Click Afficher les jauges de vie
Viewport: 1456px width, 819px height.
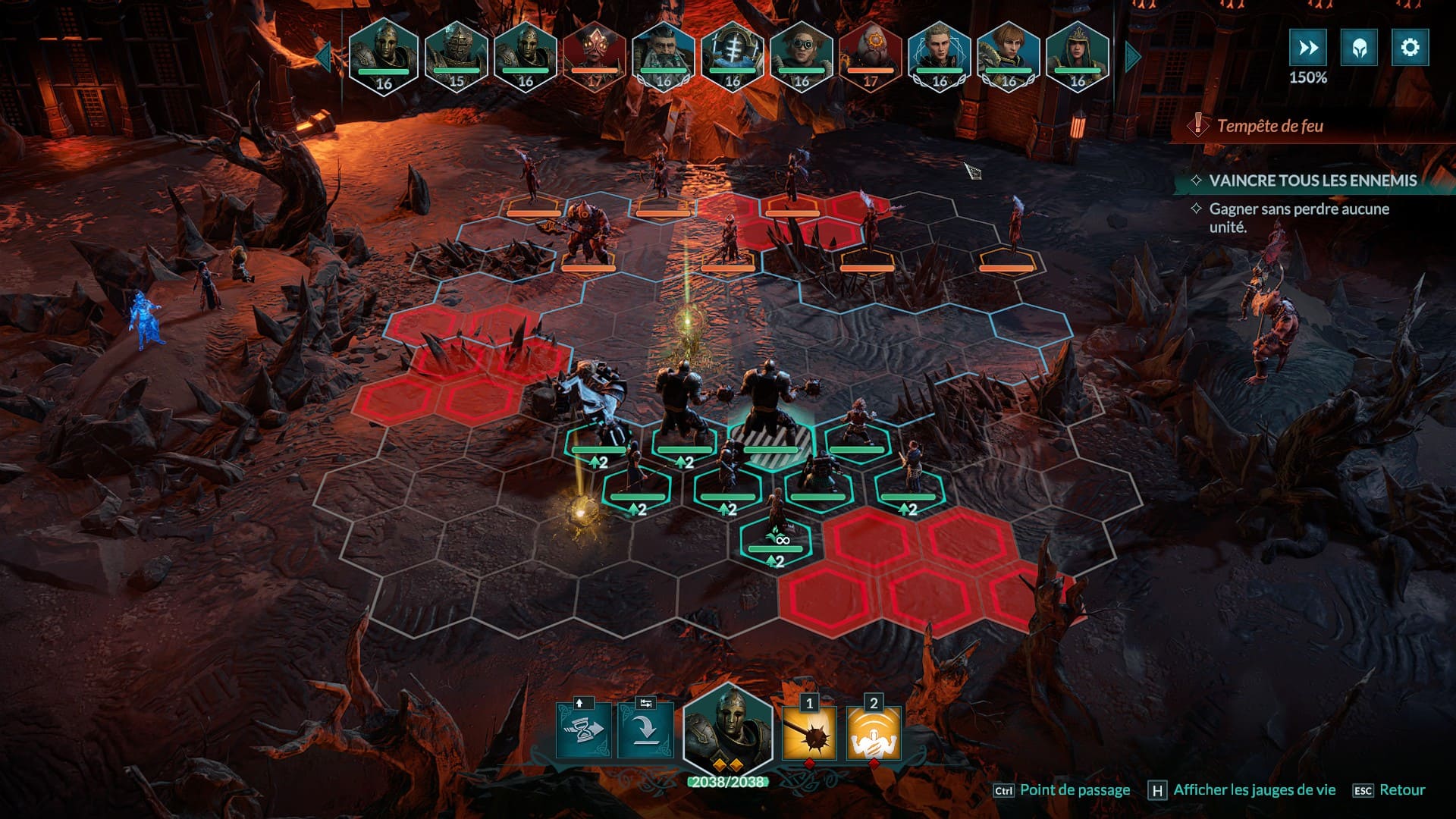[1254, 790]
